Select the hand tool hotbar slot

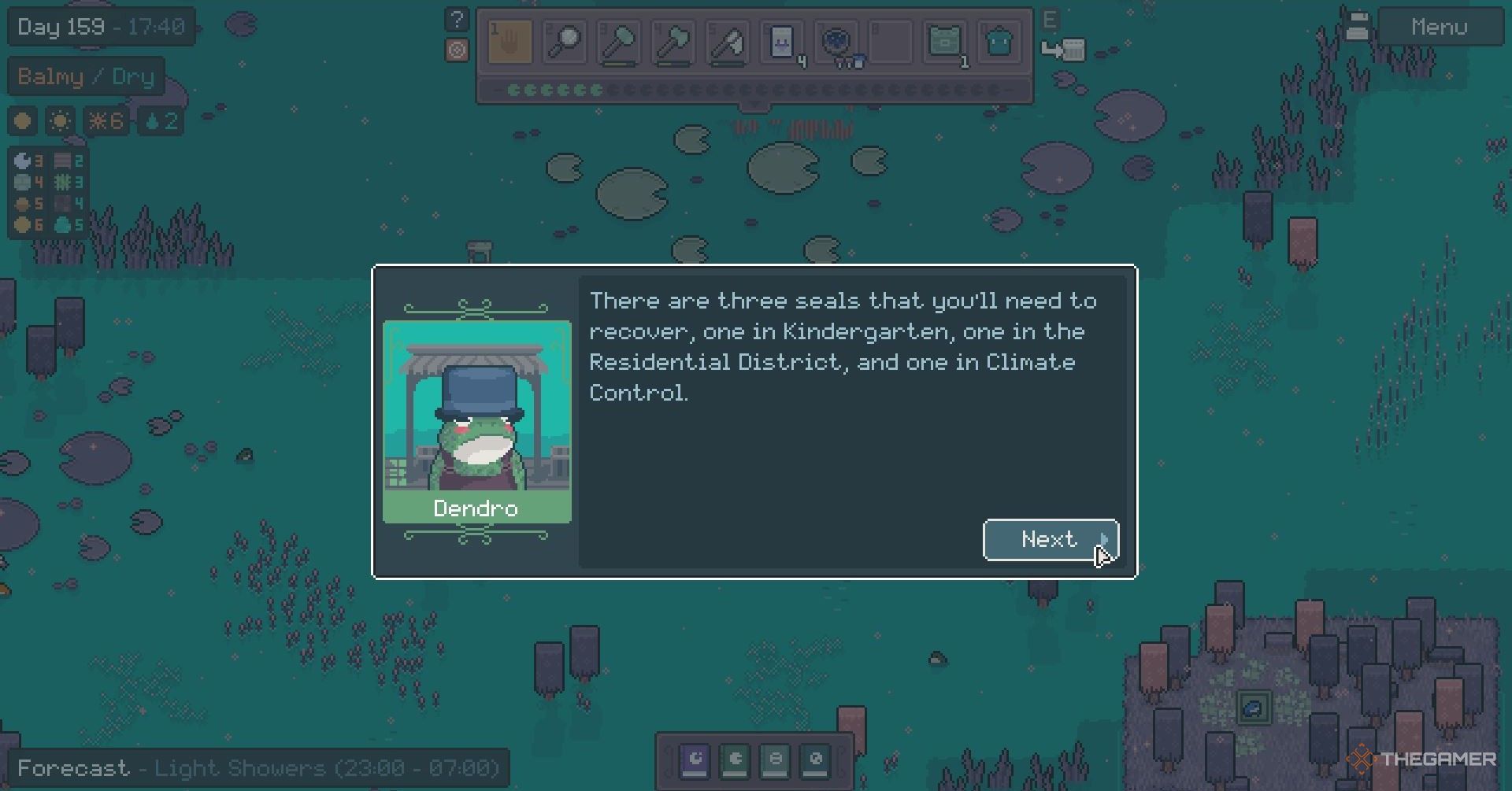[510, 41]
